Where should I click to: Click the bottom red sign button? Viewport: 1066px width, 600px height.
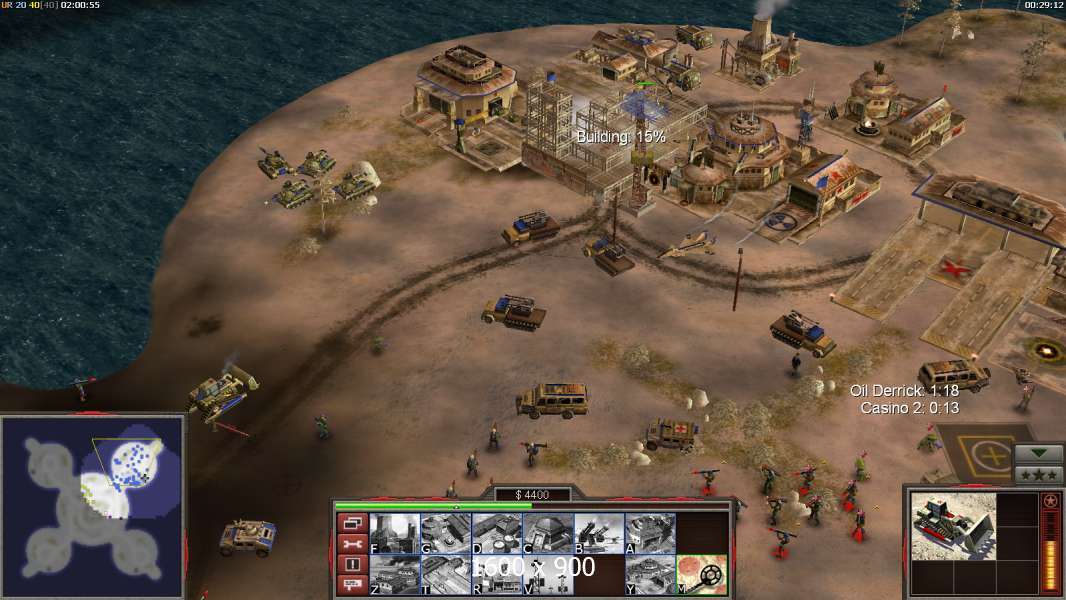click(351, 586)
